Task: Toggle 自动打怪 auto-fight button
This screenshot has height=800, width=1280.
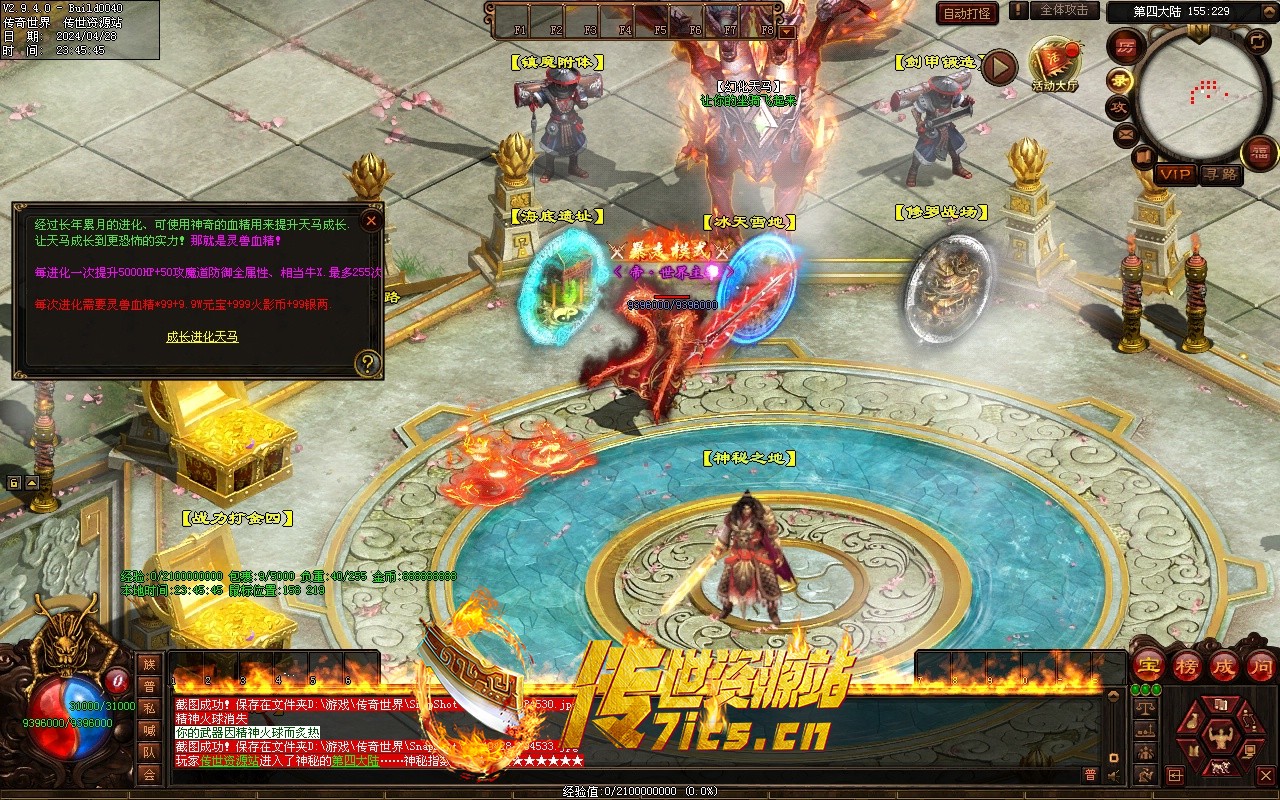Action: pyautogui.click(x=967, y=14)
